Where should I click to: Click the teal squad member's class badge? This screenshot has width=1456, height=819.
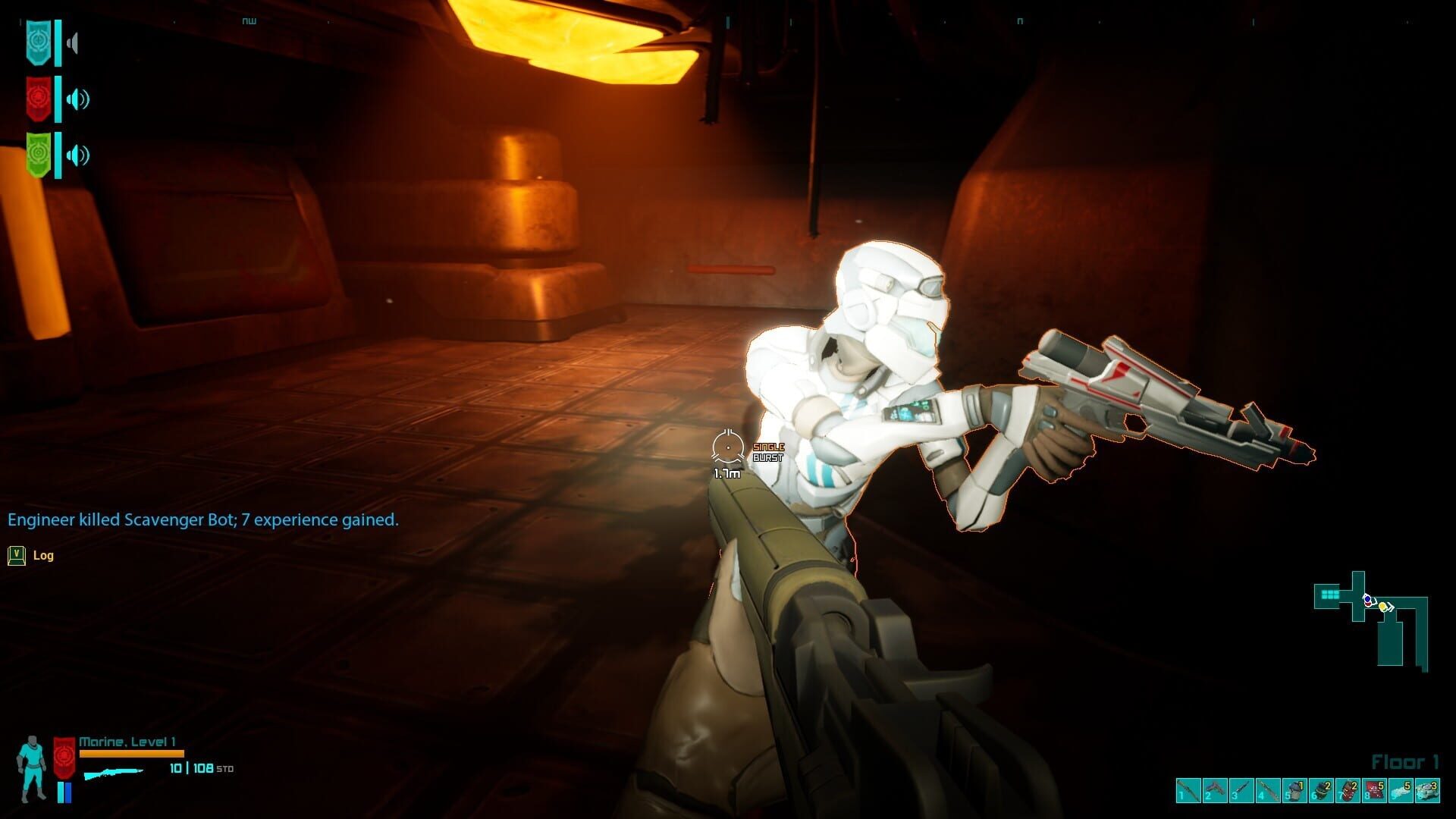coord(39,42)
